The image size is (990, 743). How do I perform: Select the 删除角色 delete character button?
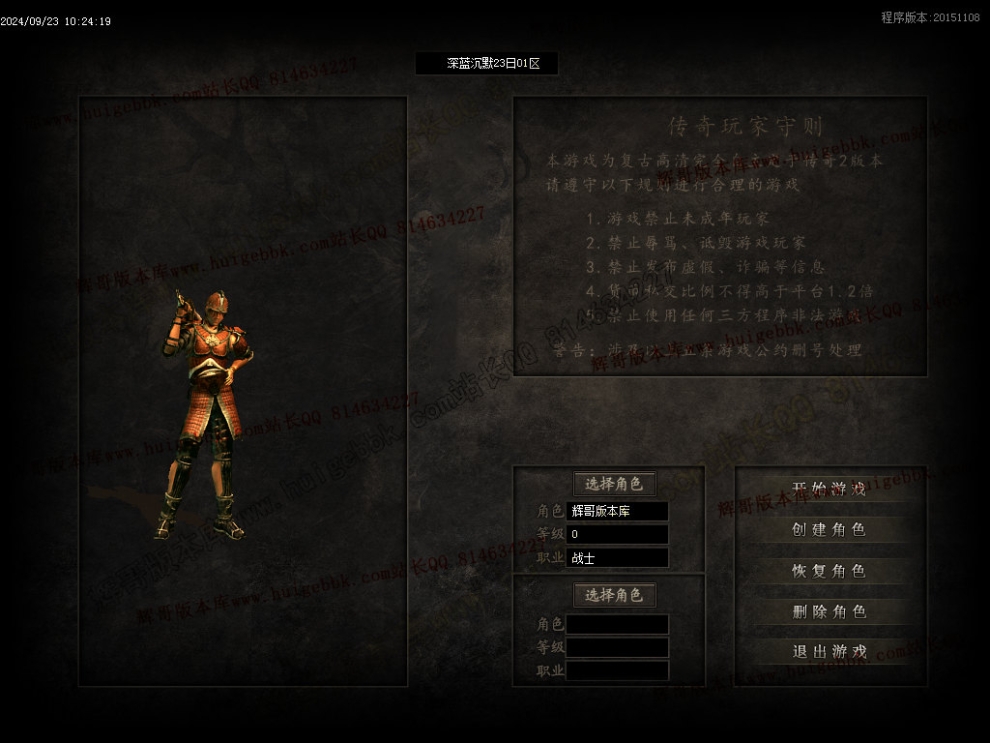828,612
